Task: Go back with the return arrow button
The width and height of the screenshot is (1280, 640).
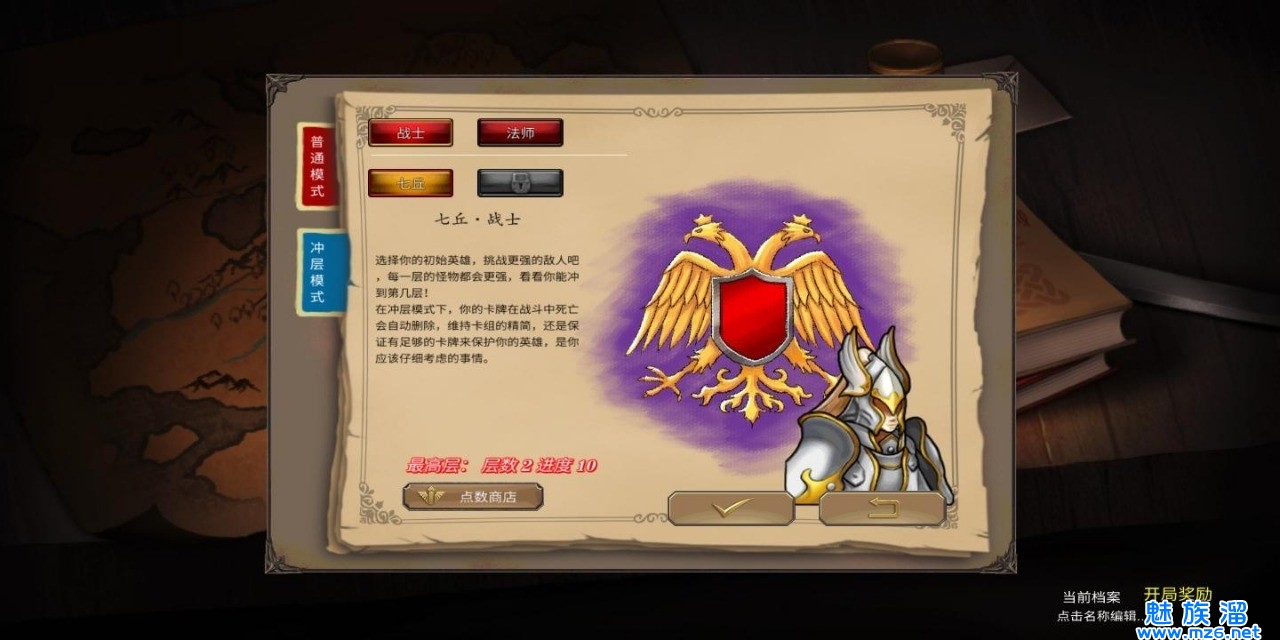Action: pyautogui.click(x=882, y=508)
